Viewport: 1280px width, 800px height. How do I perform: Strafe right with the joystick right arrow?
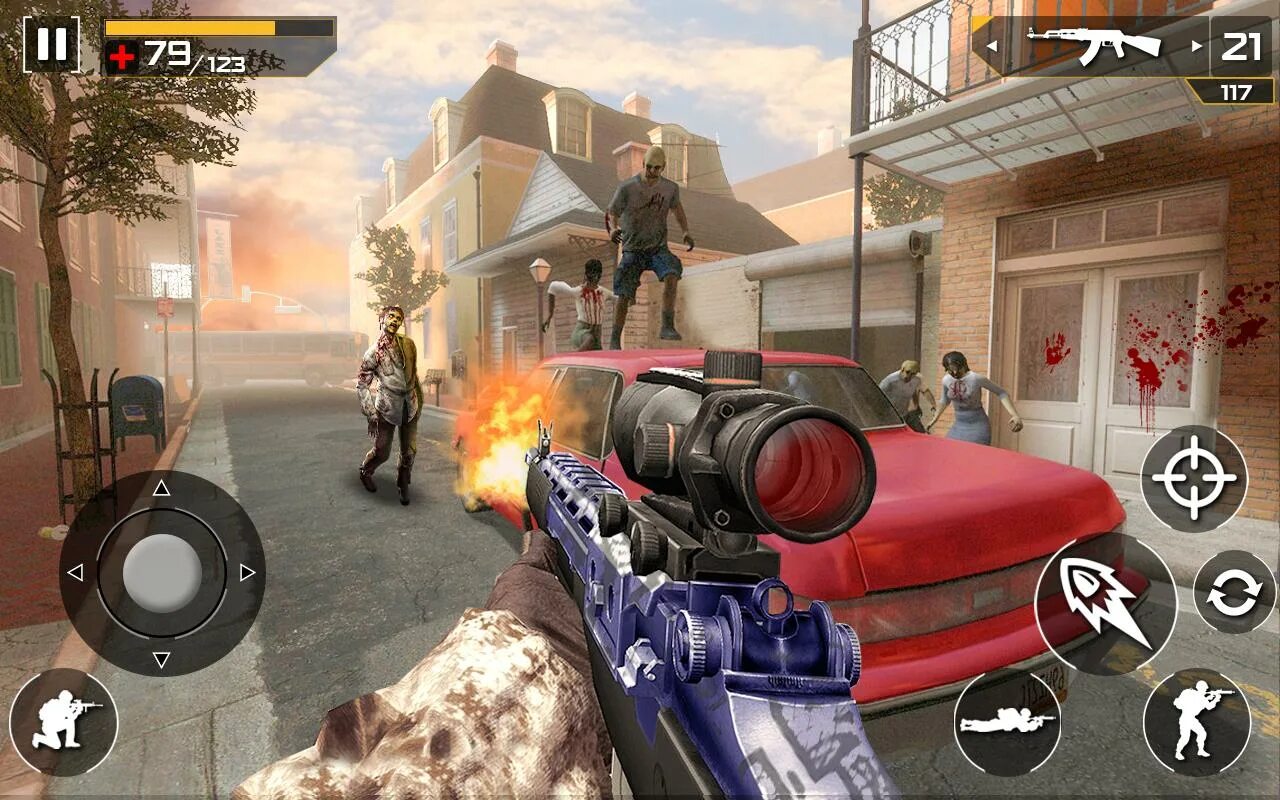(247, 573)
